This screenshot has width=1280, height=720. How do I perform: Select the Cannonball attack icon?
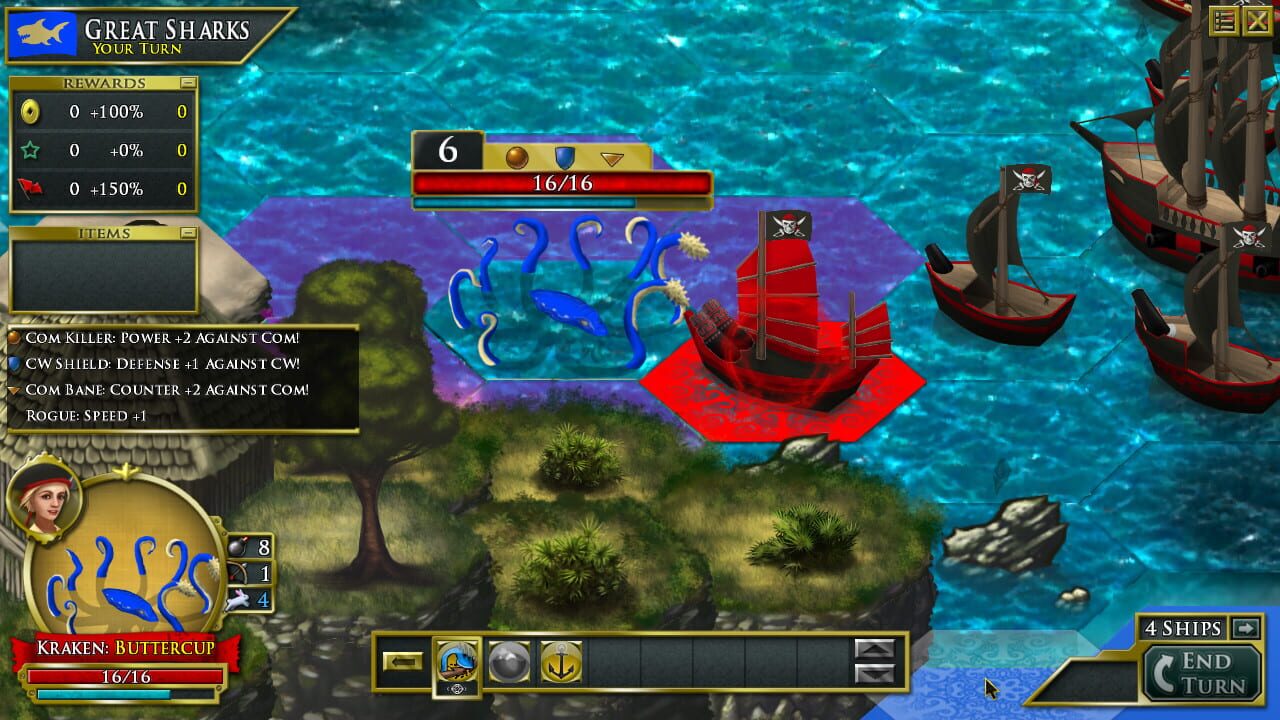[x=510, y=661]
